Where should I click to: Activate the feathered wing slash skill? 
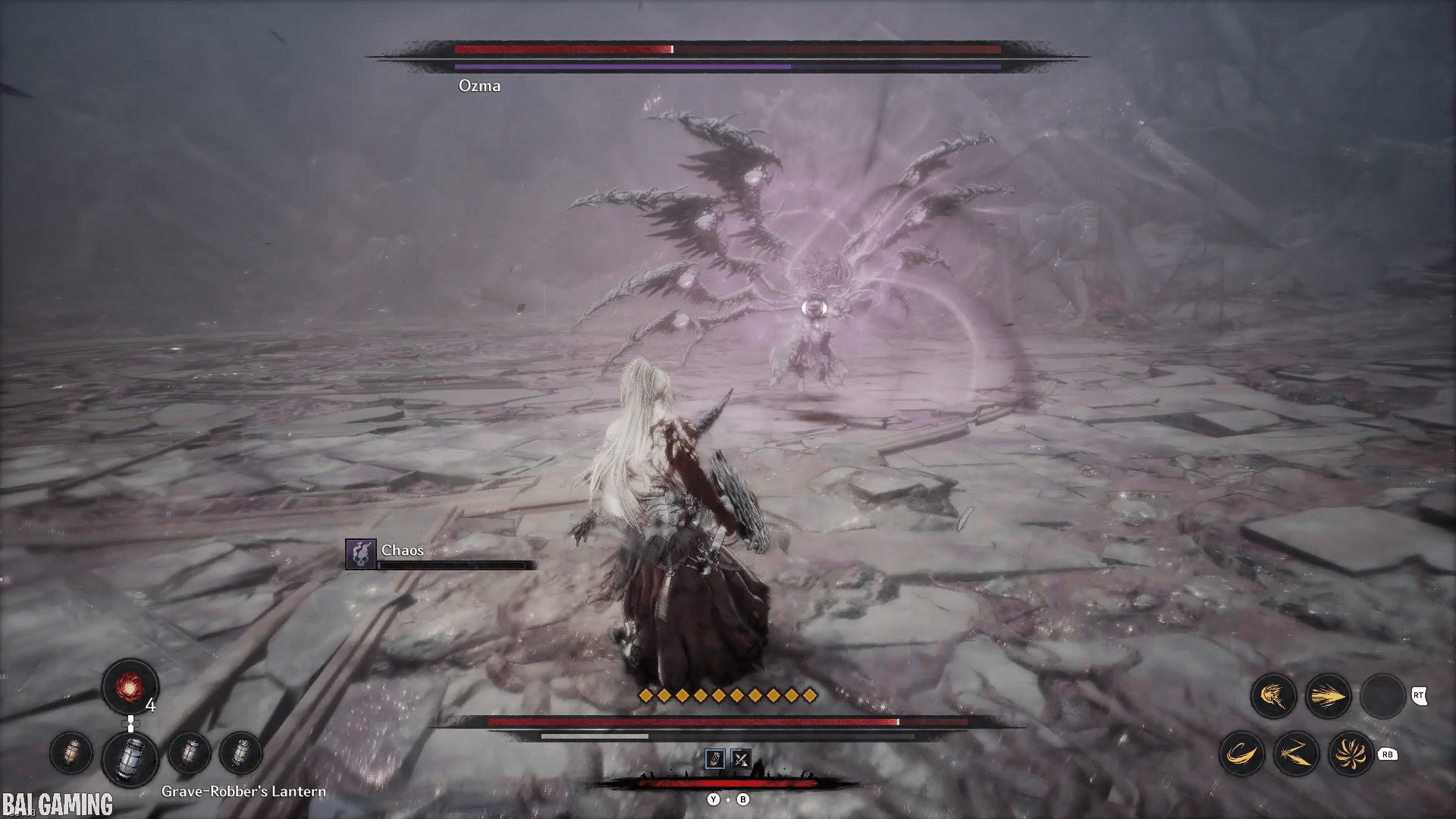click(1273, 695)
